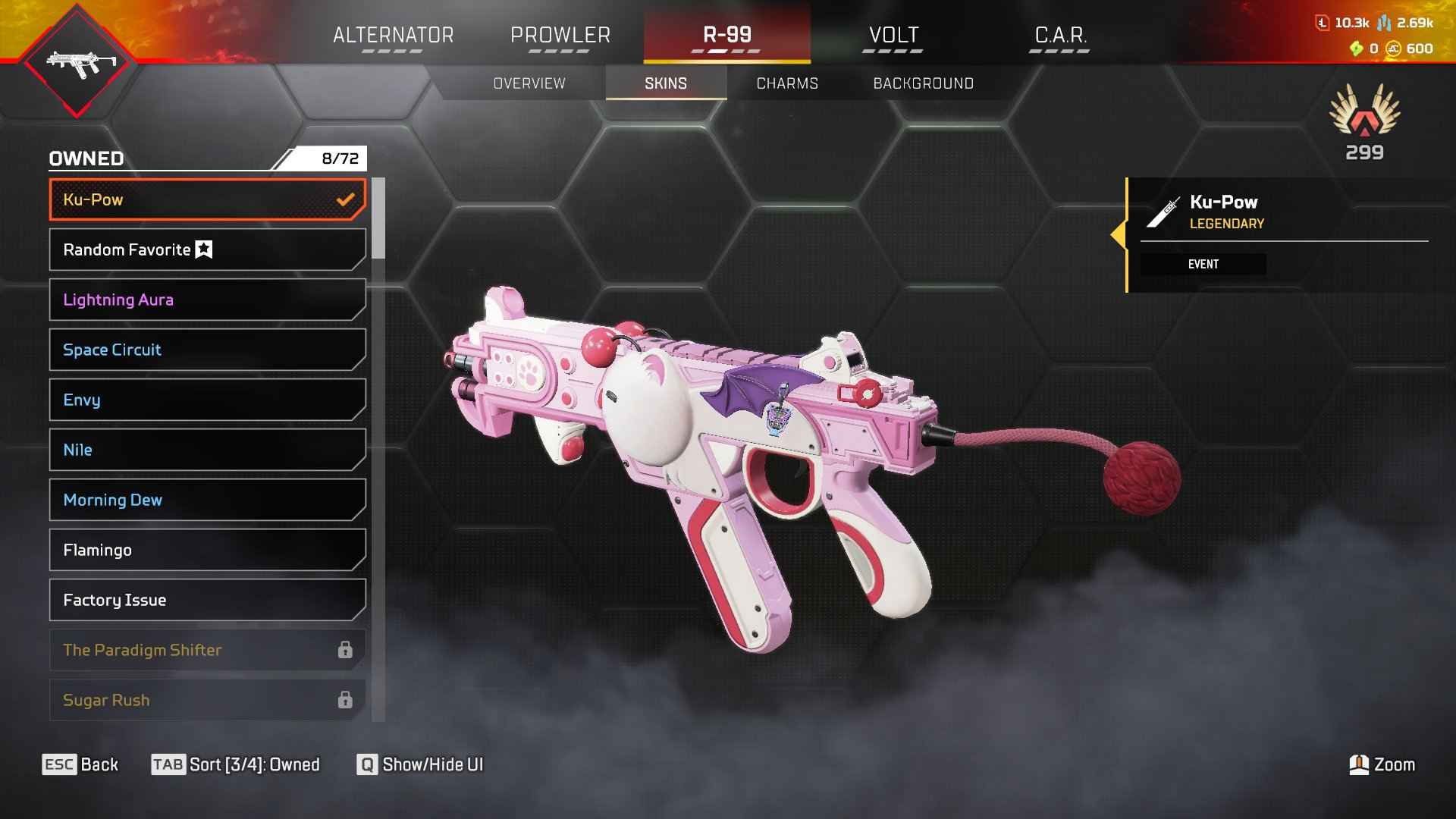Open the Prowler weapon tab
1456x819 pixels.
560,36
